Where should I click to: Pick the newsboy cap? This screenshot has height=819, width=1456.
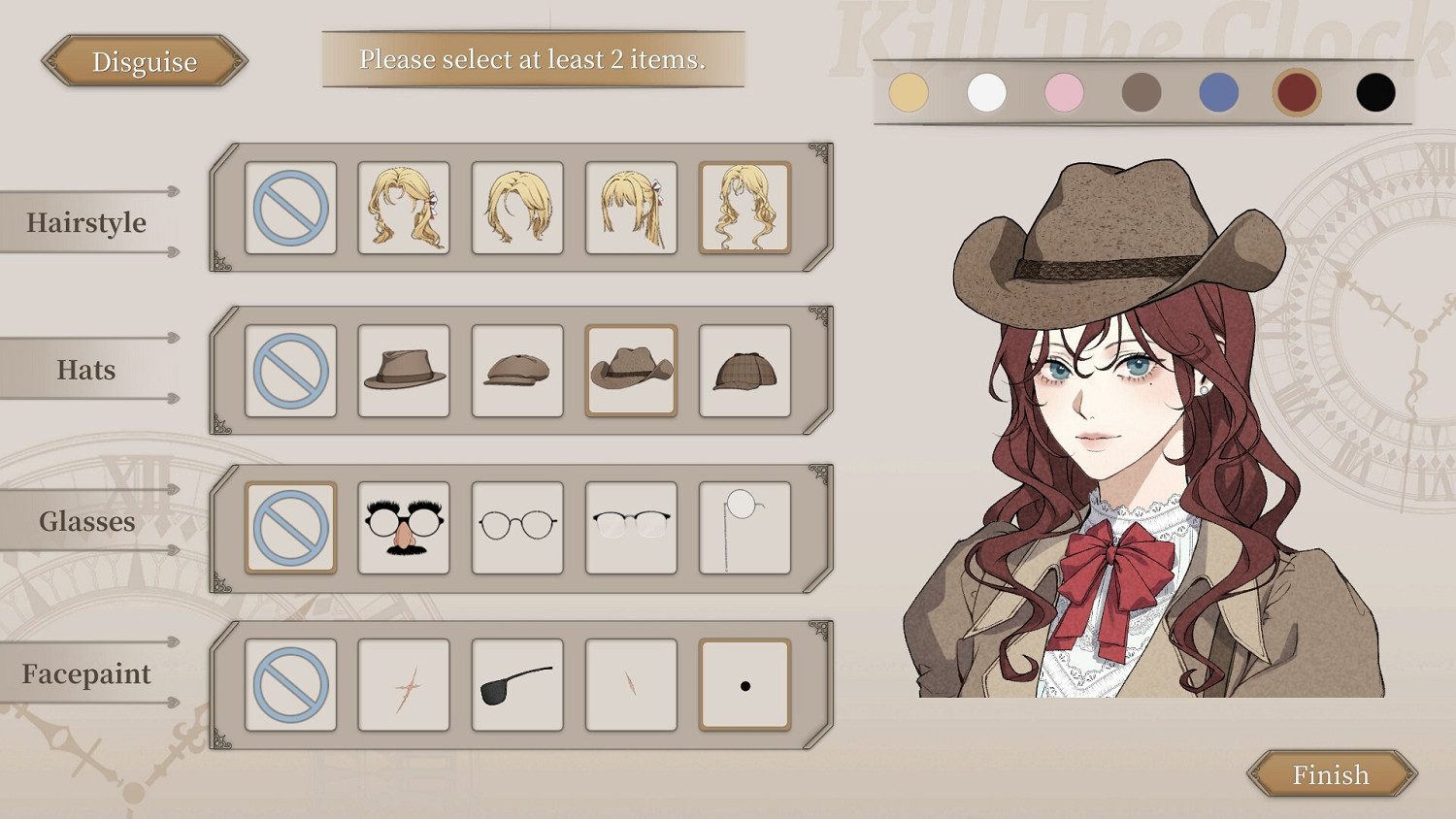pyautogui.click(x=516, y=370)
